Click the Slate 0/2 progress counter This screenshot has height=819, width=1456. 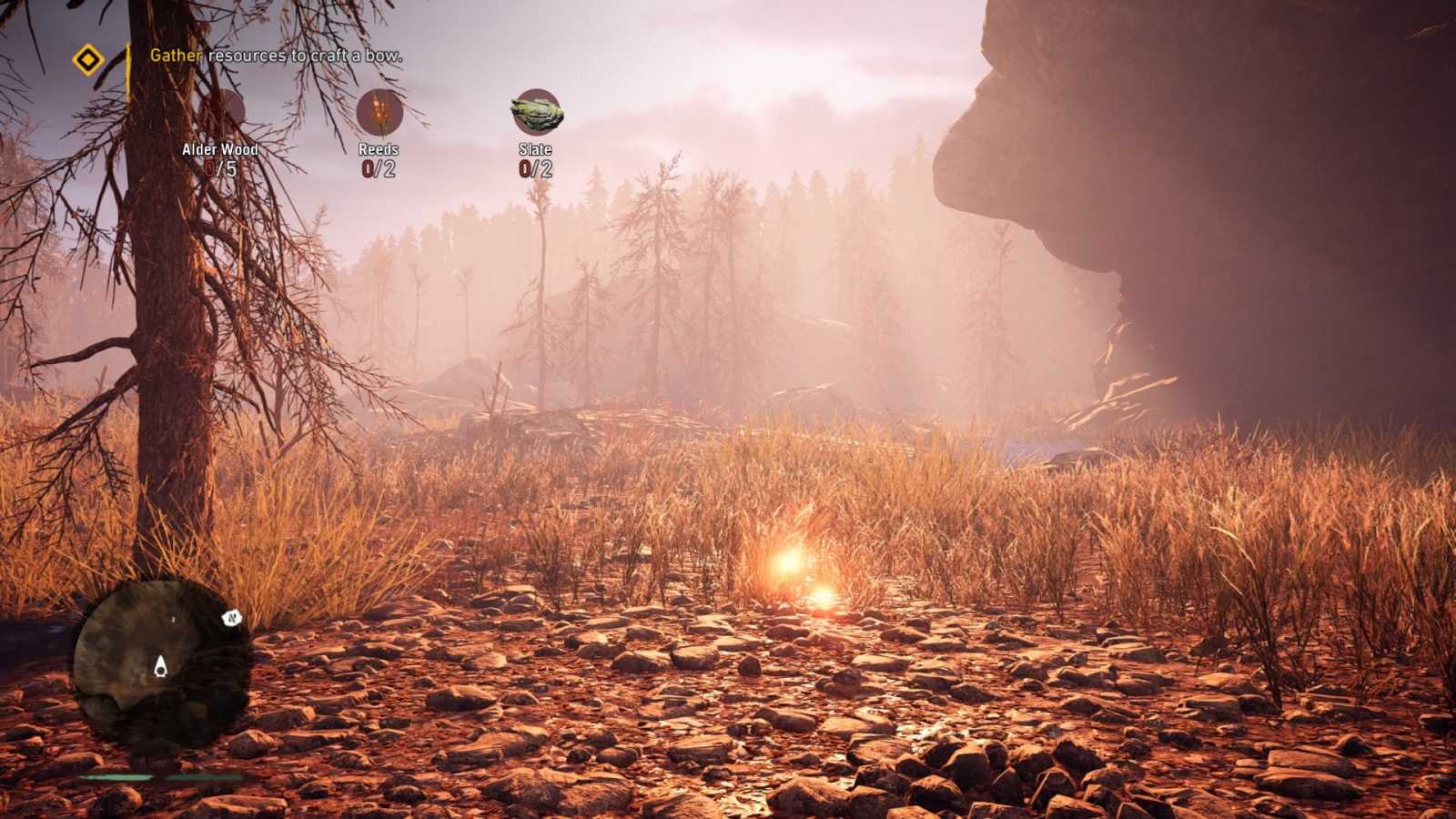click(x=535, y=168)
